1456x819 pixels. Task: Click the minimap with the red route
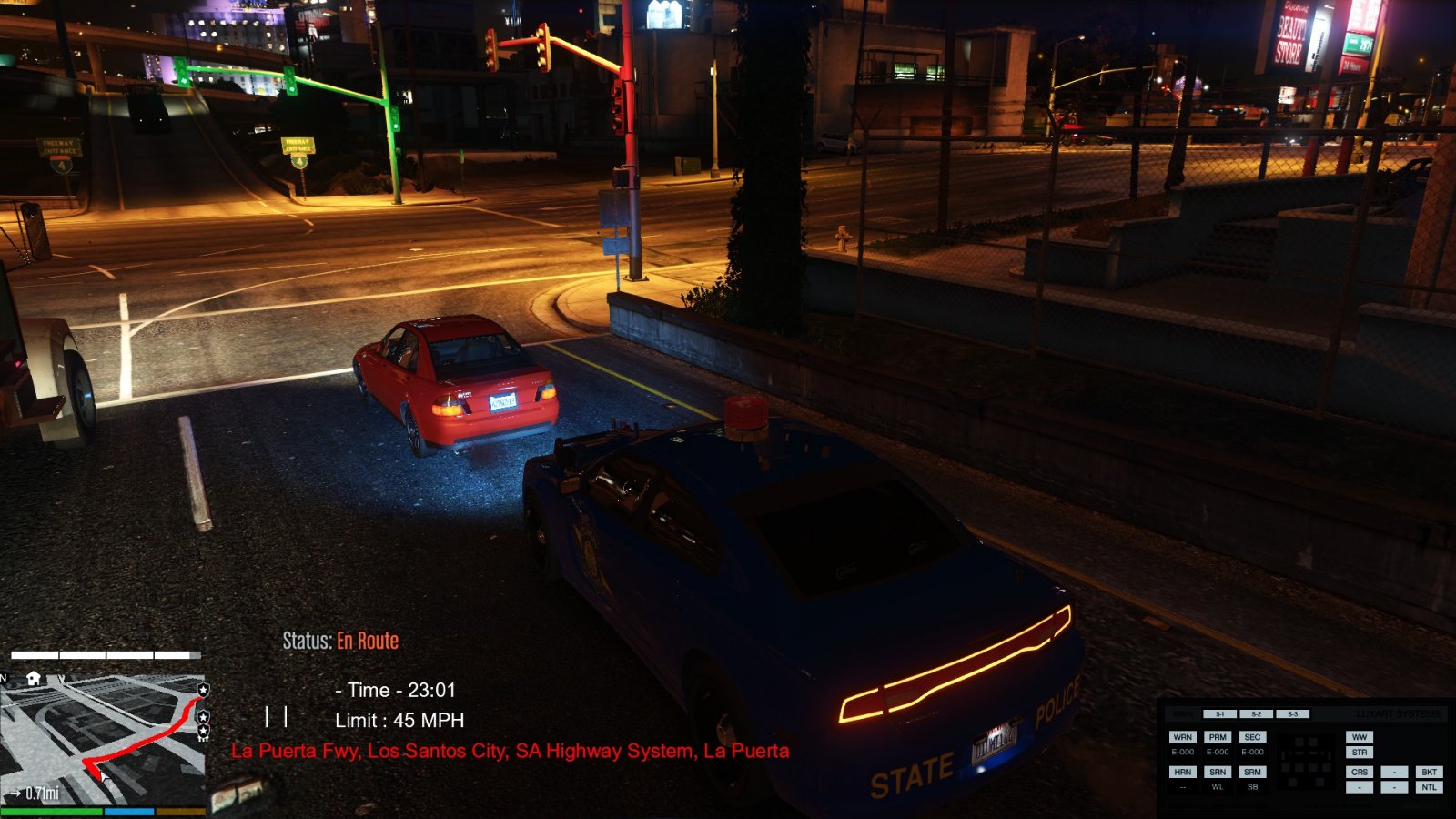pos(105,735)
